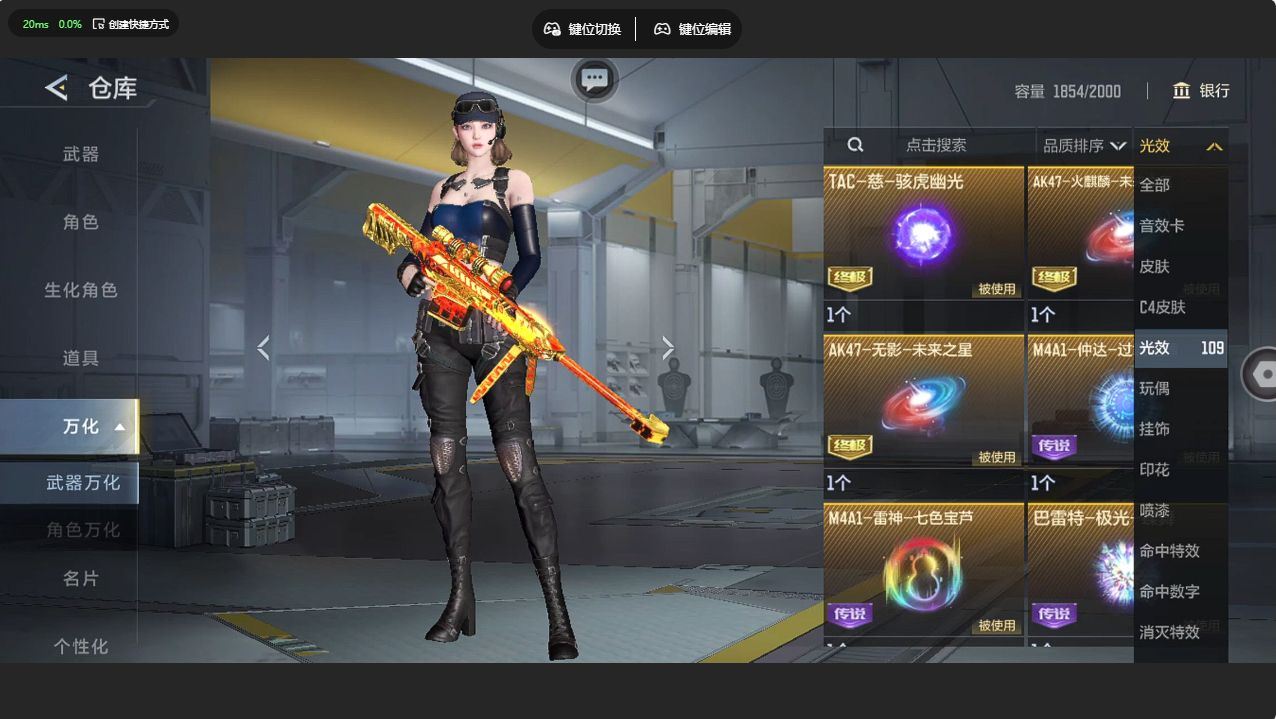The height and width of the screenshot is (719, 1276).
Task: Select the 生化角色 category
Action: coord(81,290)
